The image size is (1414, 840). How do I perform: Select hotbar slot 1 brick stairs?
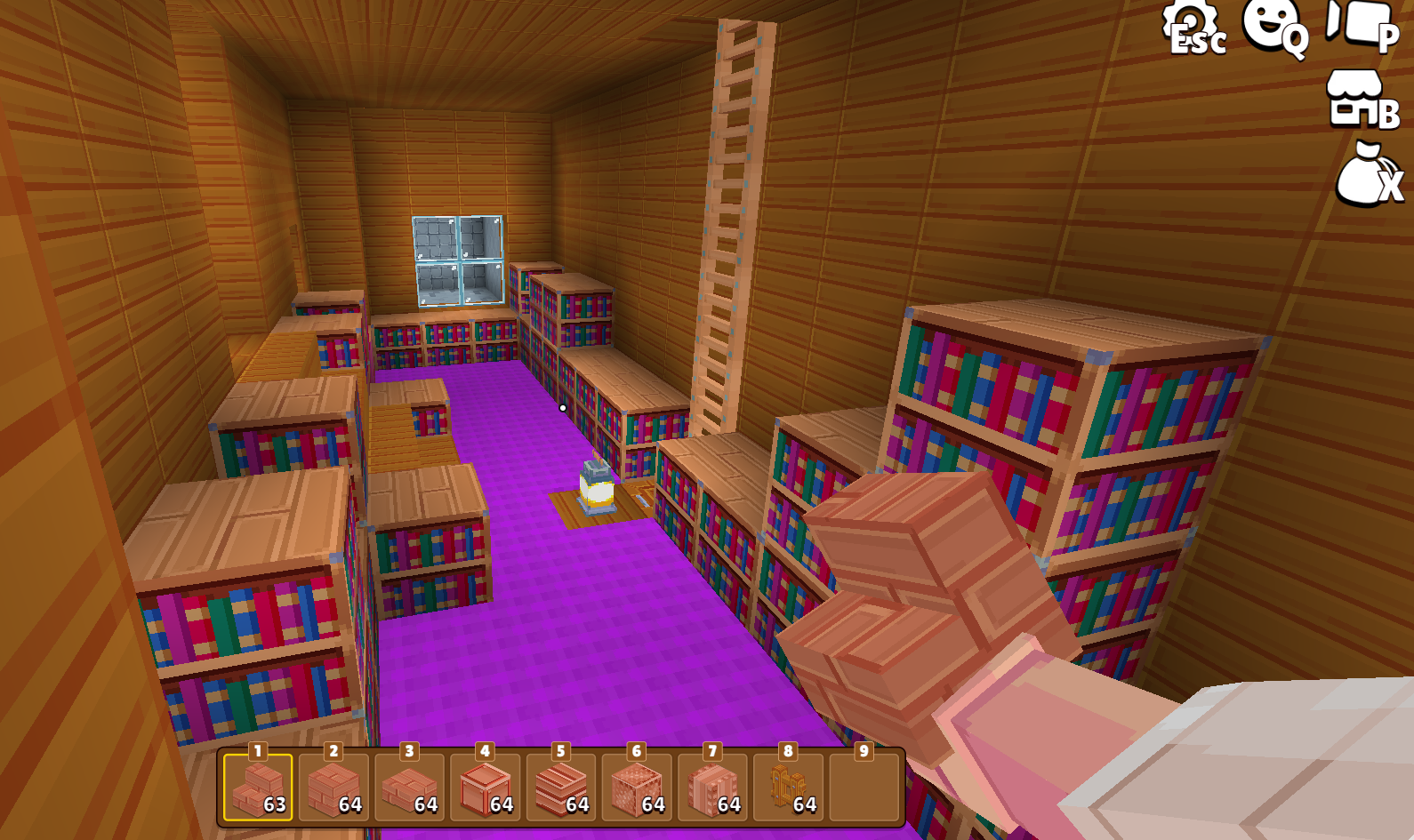point(258,788)
